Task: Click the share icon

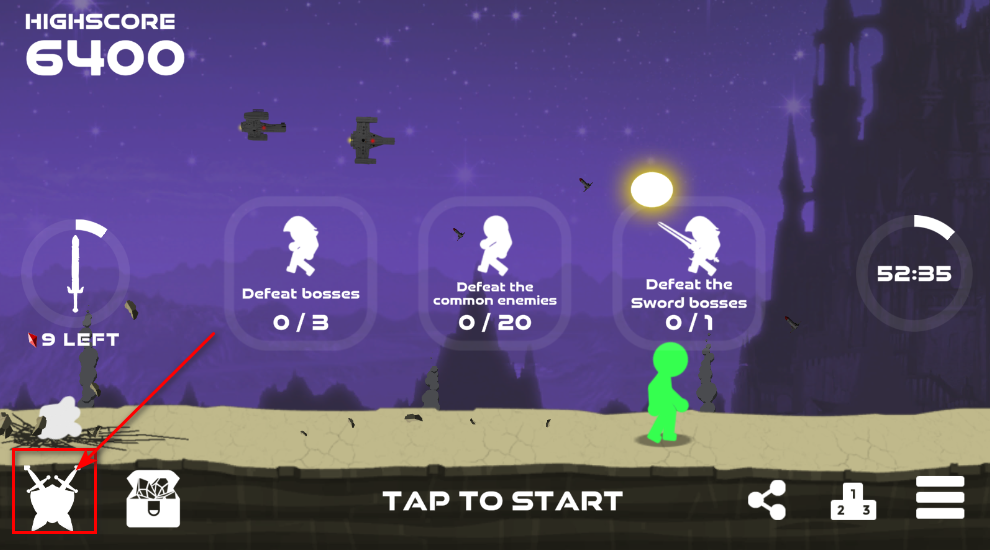Action: click(x=767, y=500)
